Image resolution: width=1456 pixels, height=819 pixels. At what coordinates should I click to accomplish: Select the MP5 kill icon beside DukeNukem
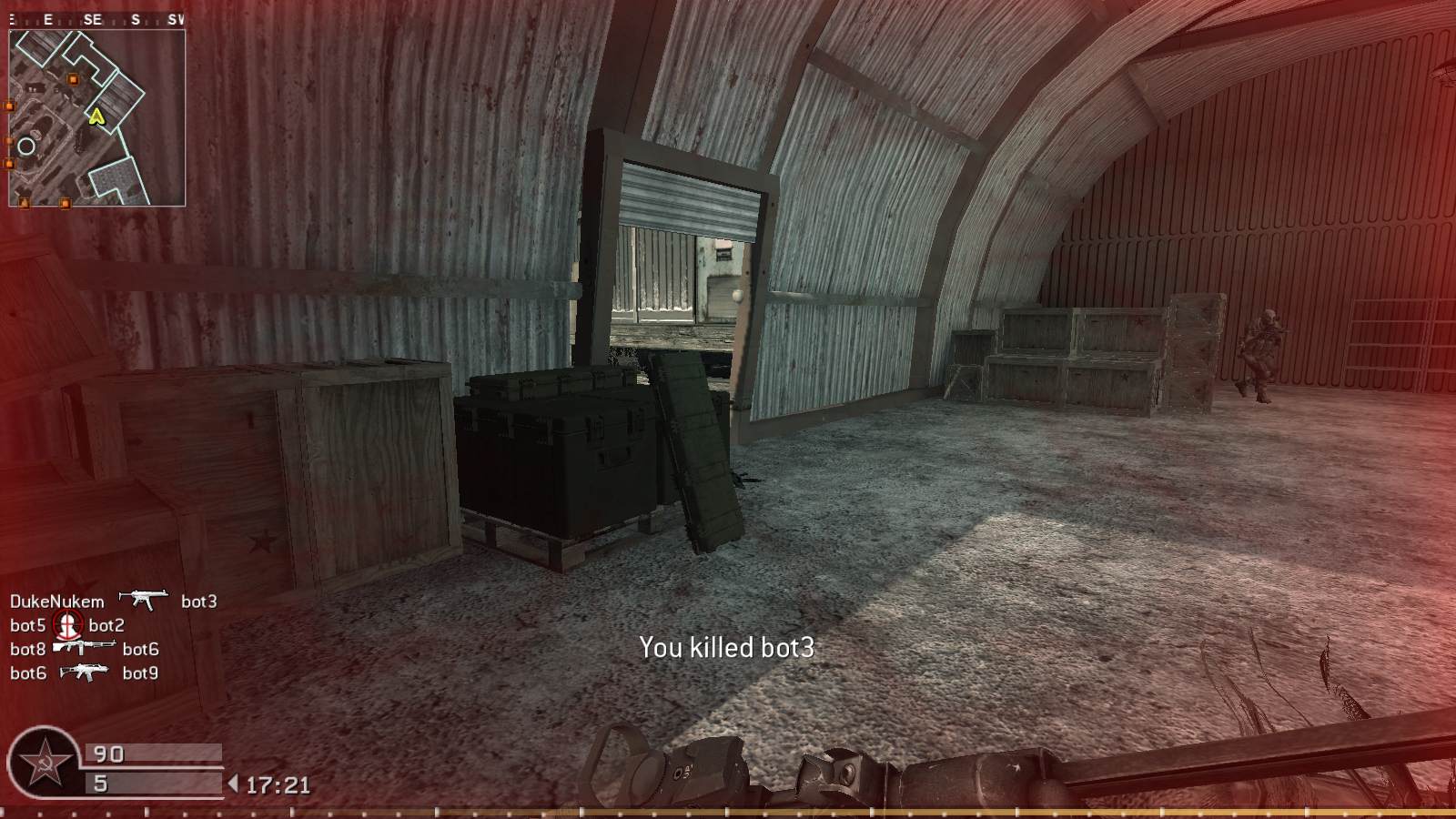click(144, 601)
